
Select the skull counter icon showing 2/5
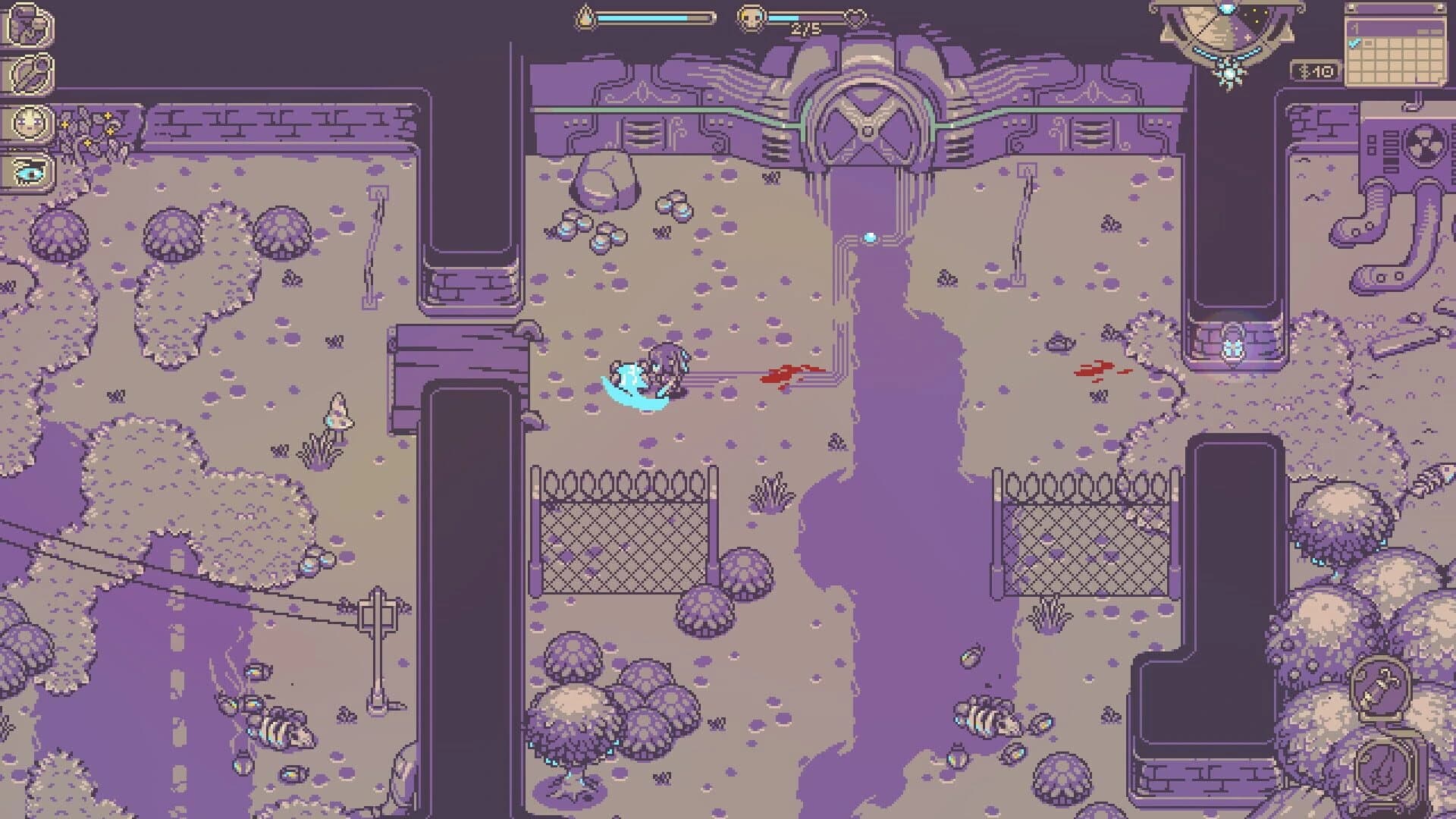(750, 17)
